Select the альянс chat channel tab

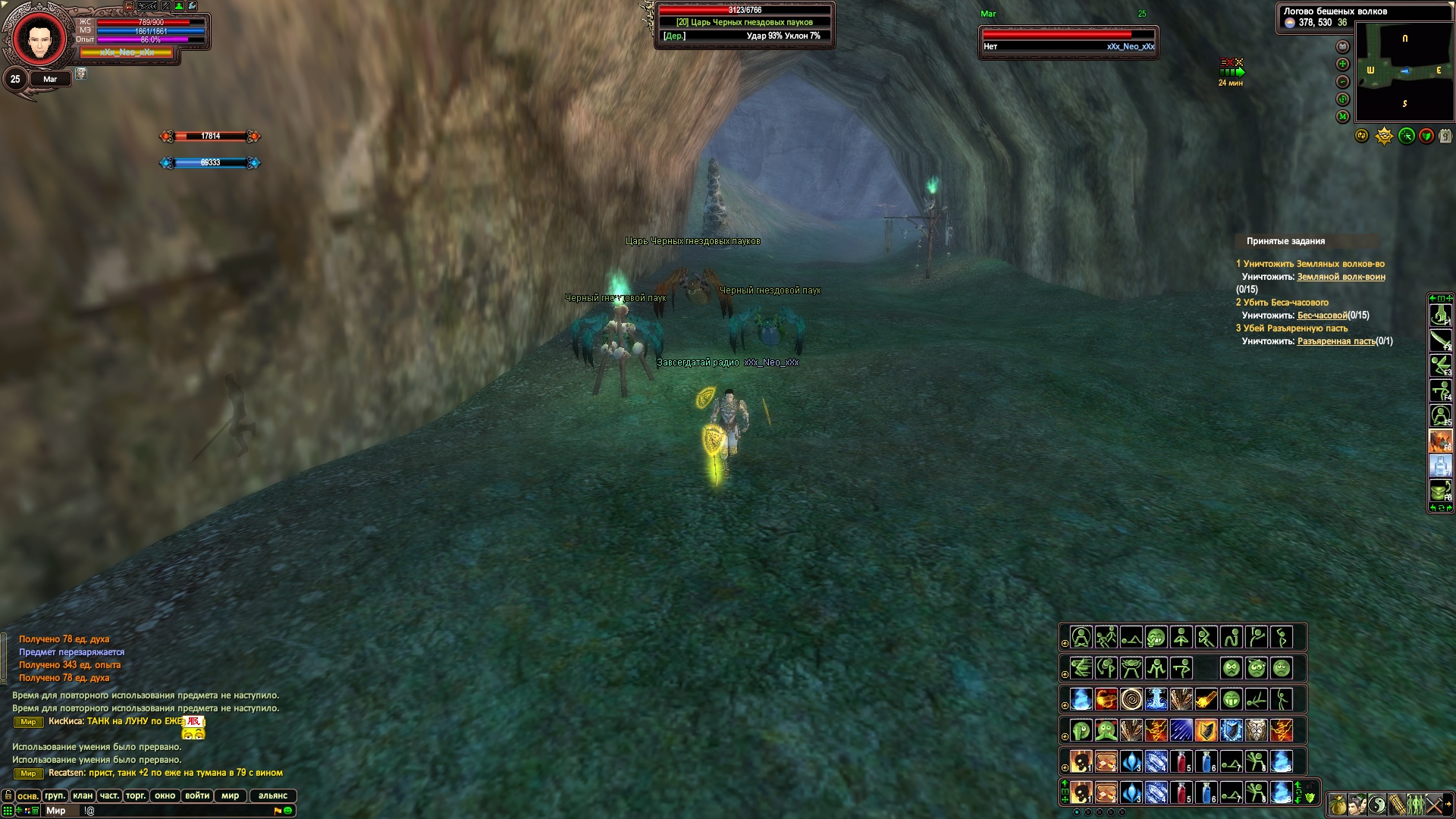coord(273,795)
